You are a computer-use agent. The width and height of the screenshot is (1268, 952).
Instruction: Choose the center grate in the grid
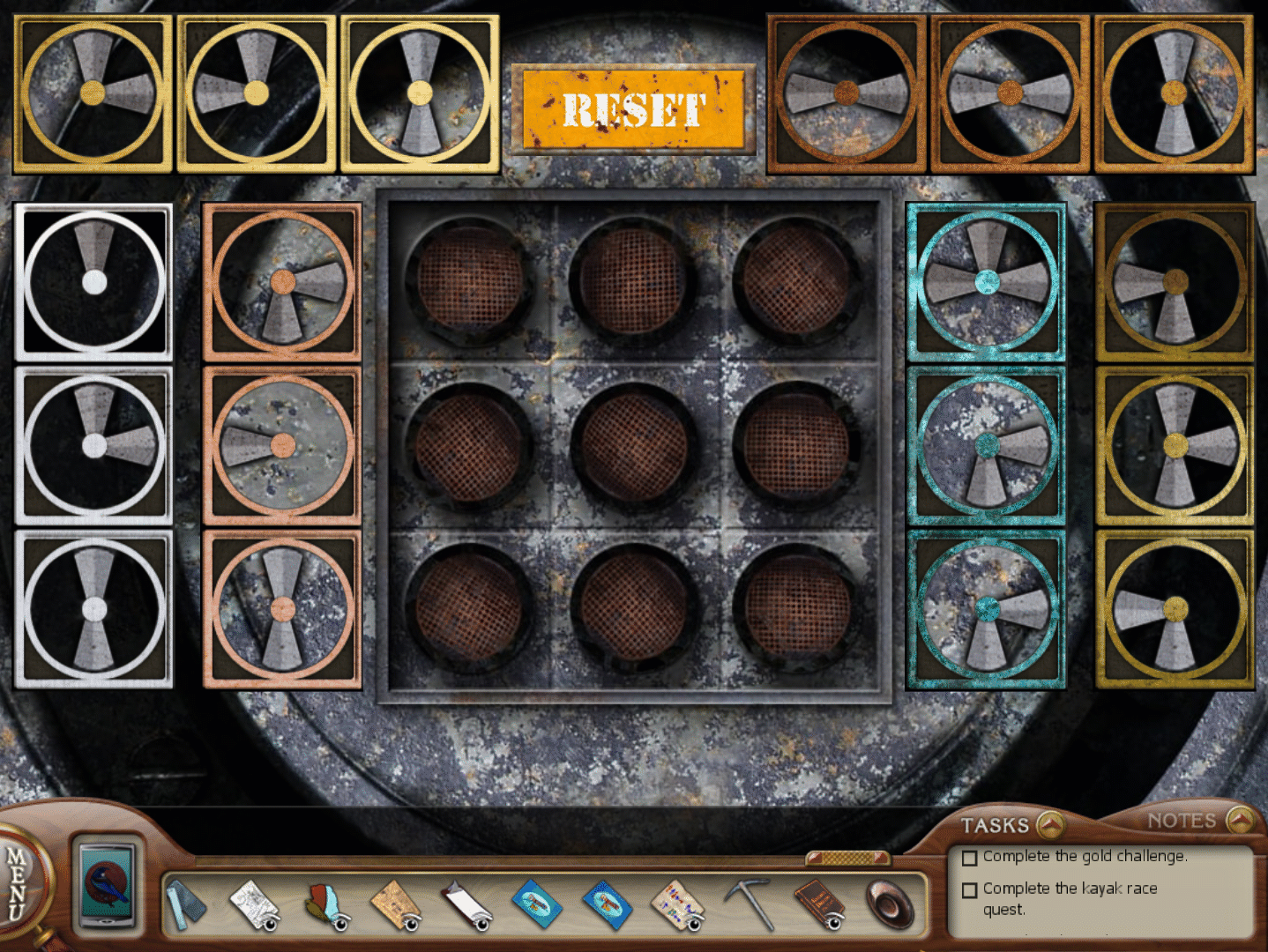tap(633, 444)
